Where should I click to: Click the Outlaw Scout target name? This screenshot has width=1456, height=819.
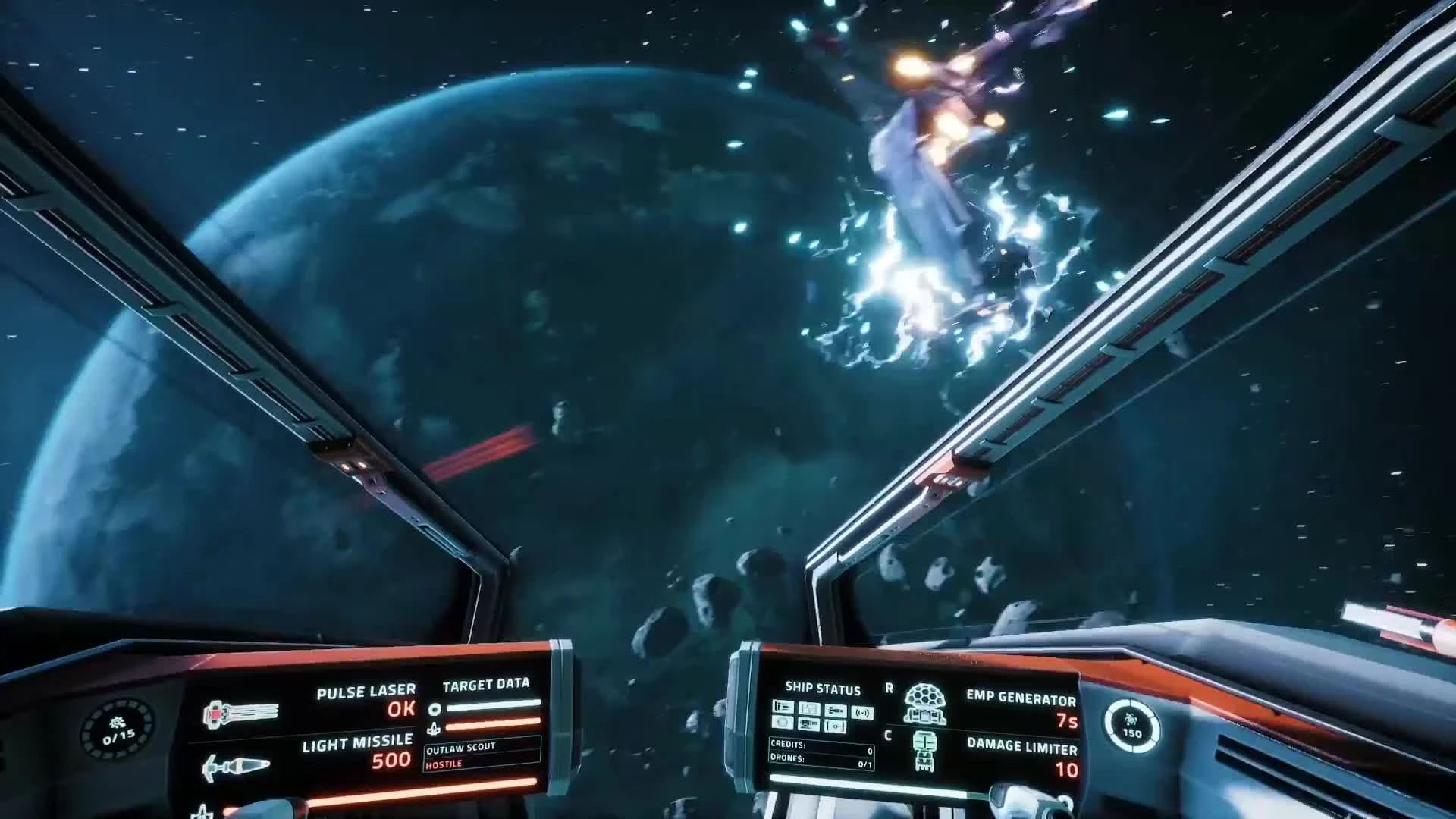point(462,750)
